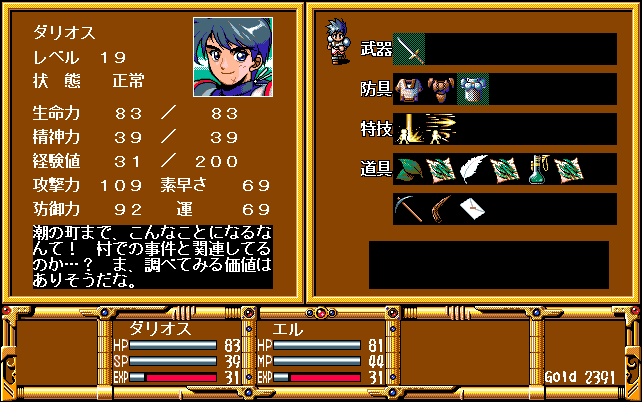642x402 pixels.
Task: Select the silver chest plate armor
Action: (409, 89)
